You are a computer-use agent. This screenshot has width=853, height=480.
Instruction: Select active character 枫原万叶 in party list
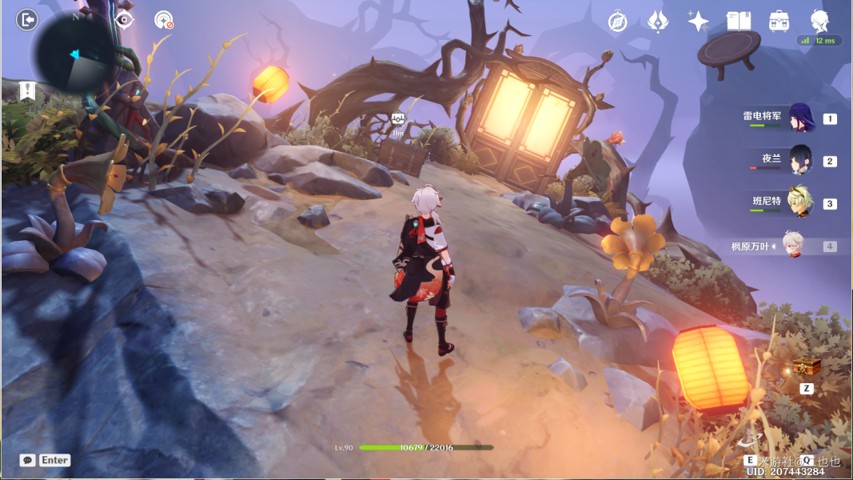(793, 245)
